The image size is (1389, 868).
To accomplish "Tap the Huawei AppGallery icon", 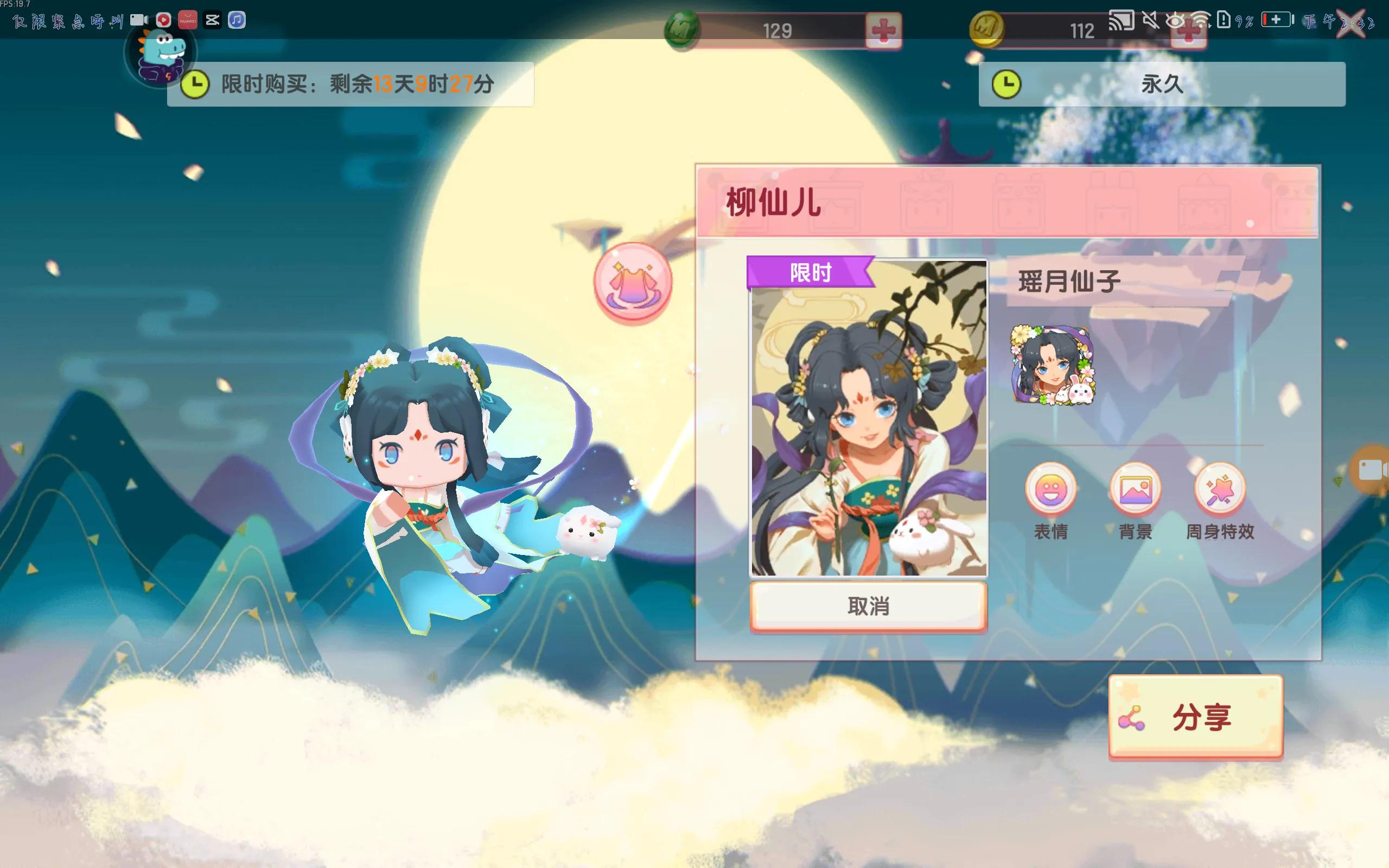I will 188,21.
